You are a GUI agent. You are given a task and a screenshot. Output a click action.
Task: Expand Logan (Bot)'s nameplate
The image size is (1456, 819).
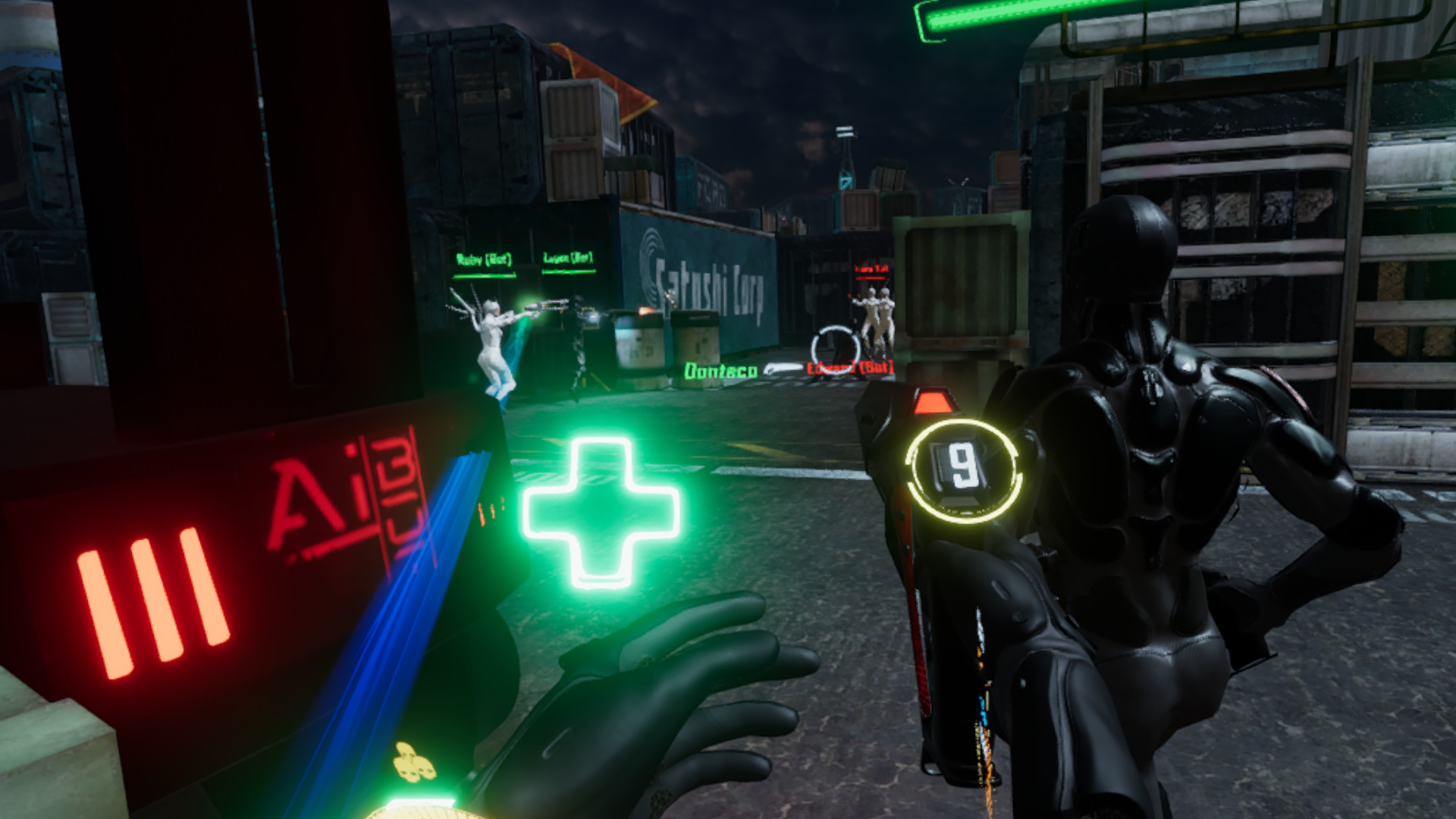pos(567,258)
